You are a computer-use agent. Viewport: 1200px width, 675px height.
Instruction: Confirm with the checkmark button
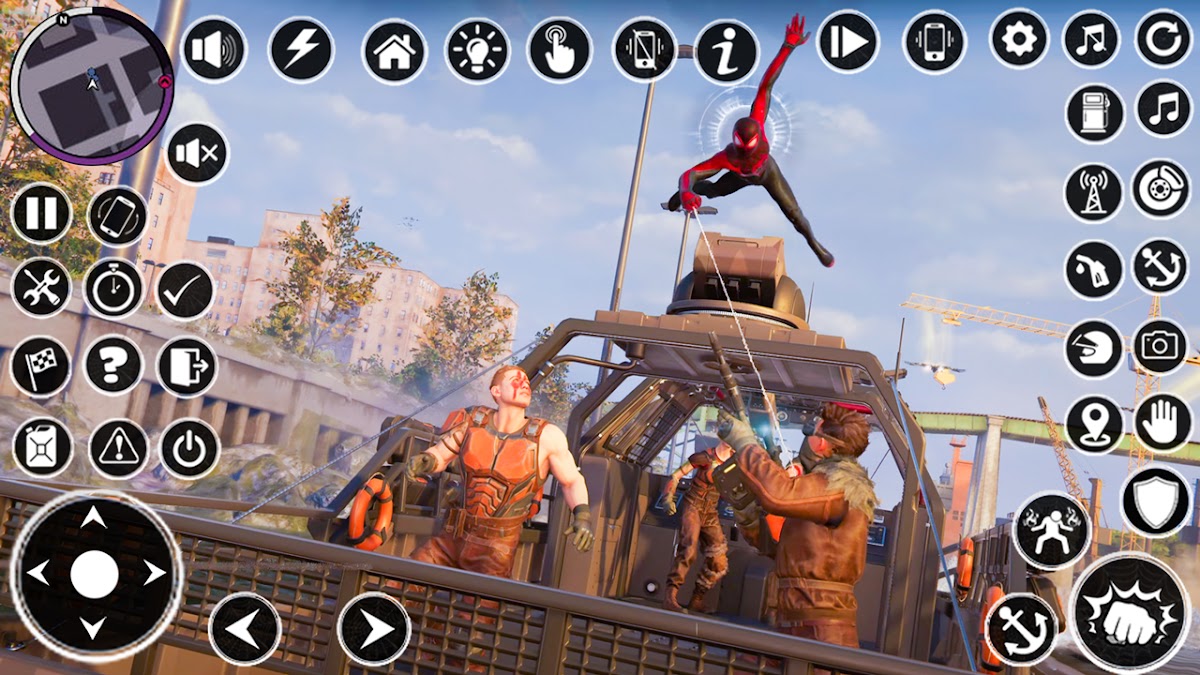point(186,291)
